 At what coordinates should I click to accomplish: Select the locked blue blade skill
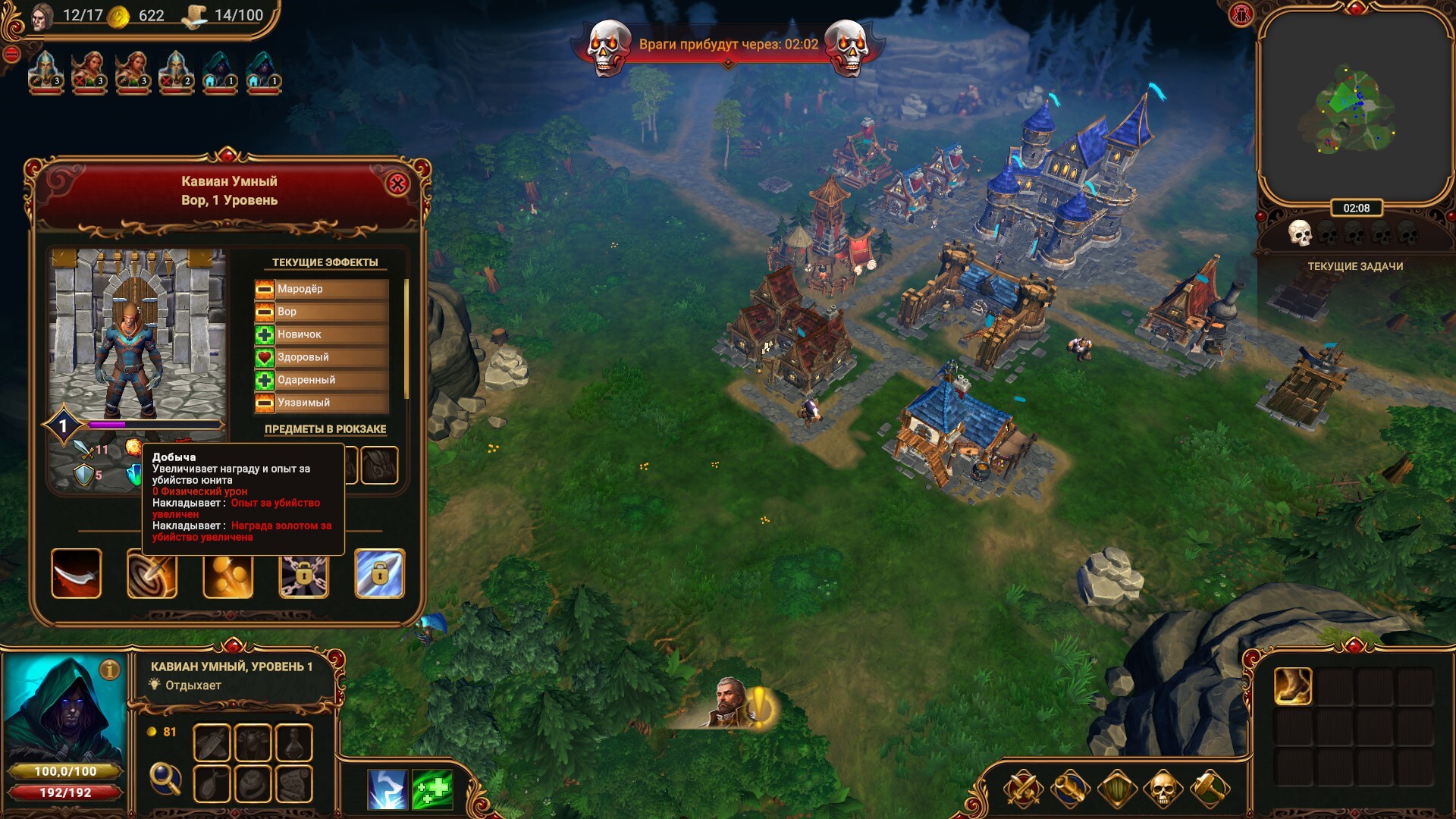[380, 574]
